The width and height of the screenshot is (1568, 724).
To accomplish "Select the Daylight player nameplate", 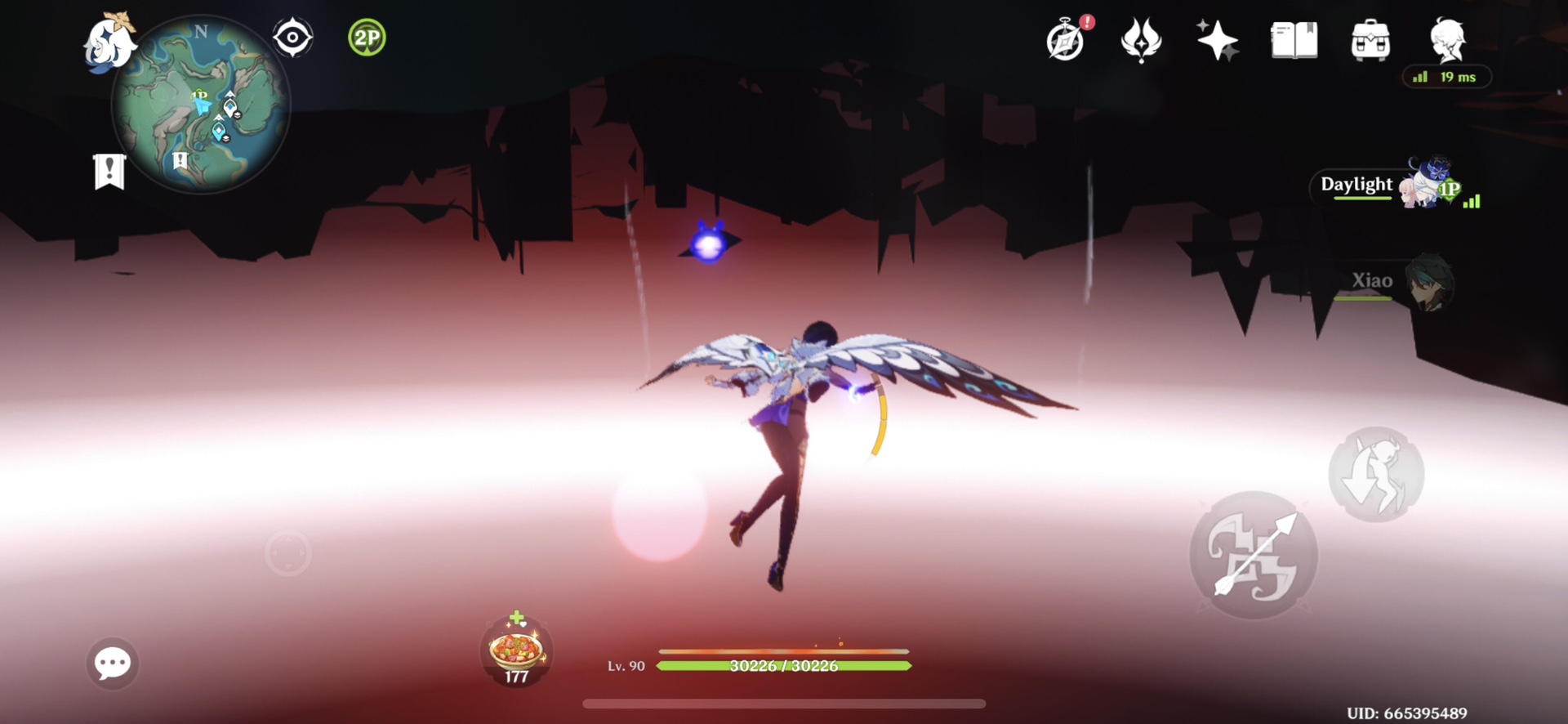I will 1356,185.
